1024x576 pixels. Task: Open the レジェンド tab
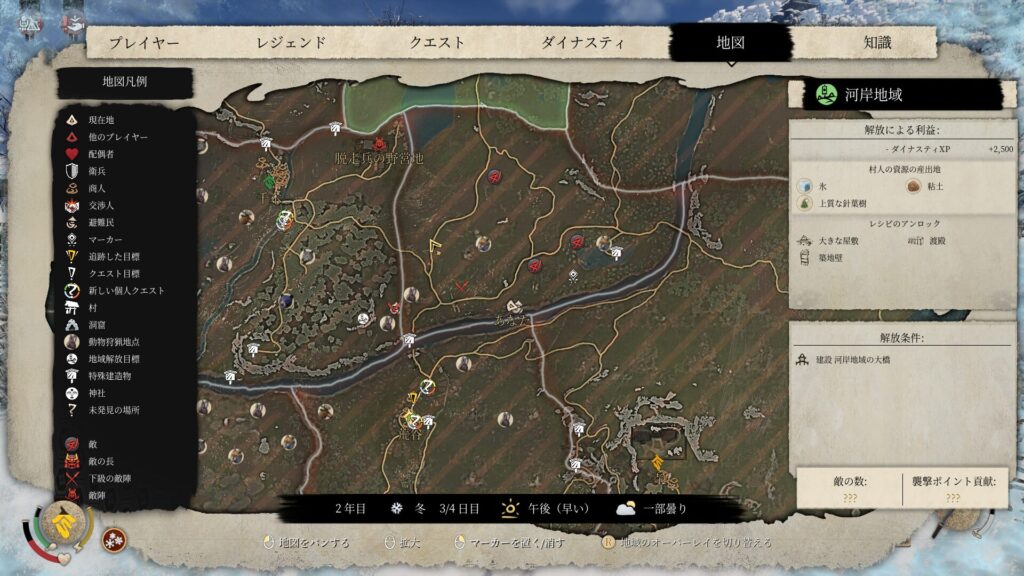(291, 43)
